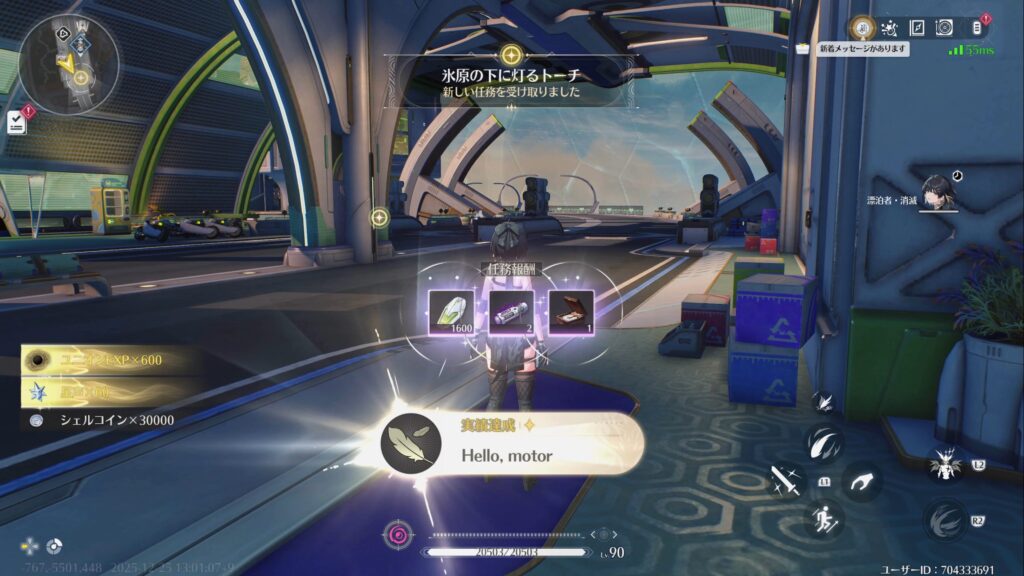
Task: Switch to the party character portrait
Action: point(940,193)
